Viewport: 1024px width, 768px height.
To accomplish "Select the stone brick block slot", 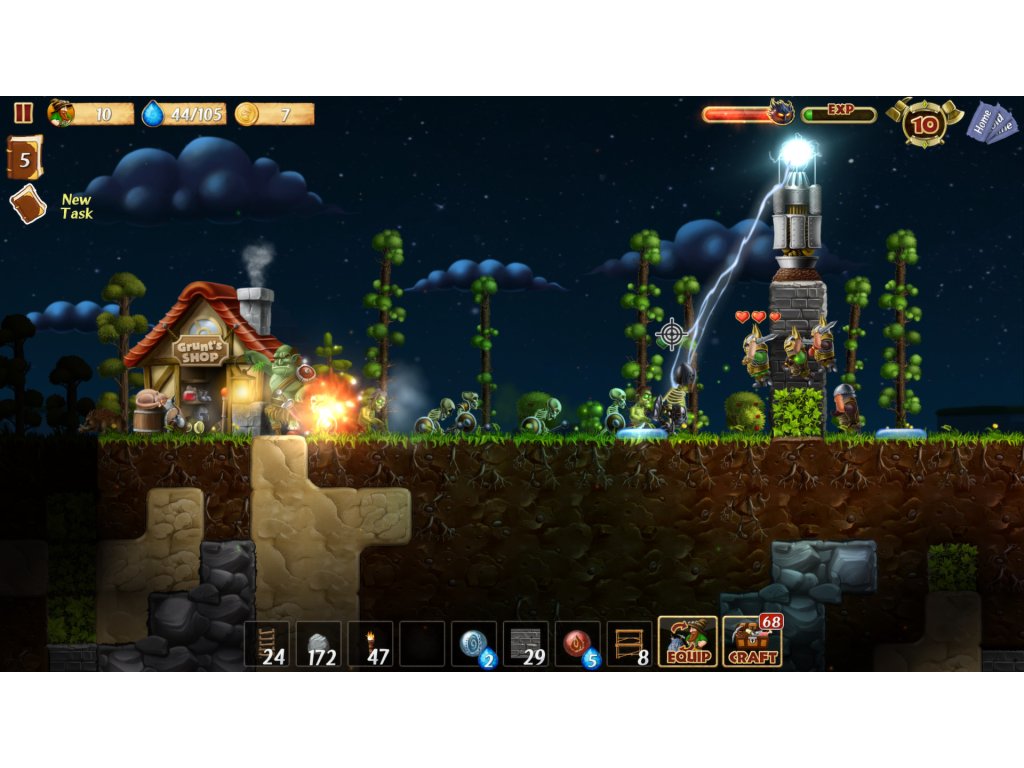I will (526, 644).
